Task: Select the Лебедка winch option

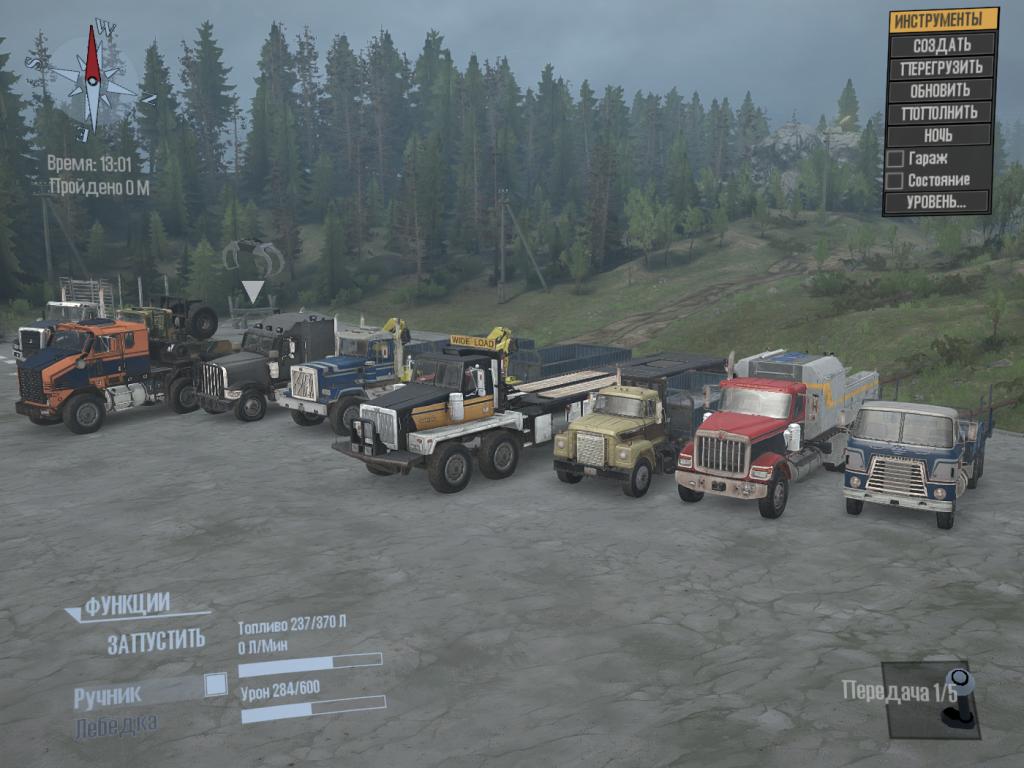Action: coord(115,726)
